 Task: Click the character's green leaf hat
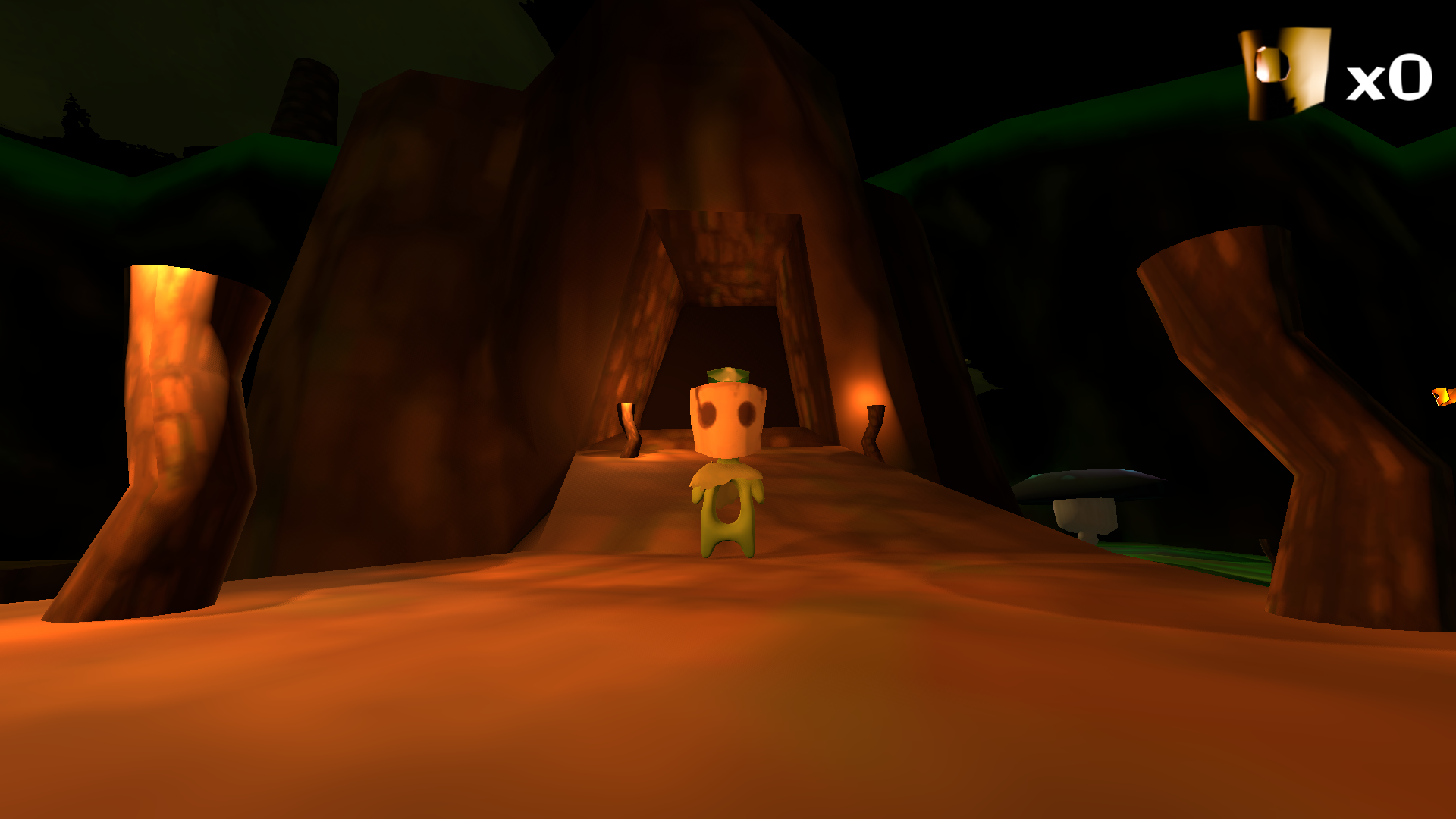[x=728, y=375]
